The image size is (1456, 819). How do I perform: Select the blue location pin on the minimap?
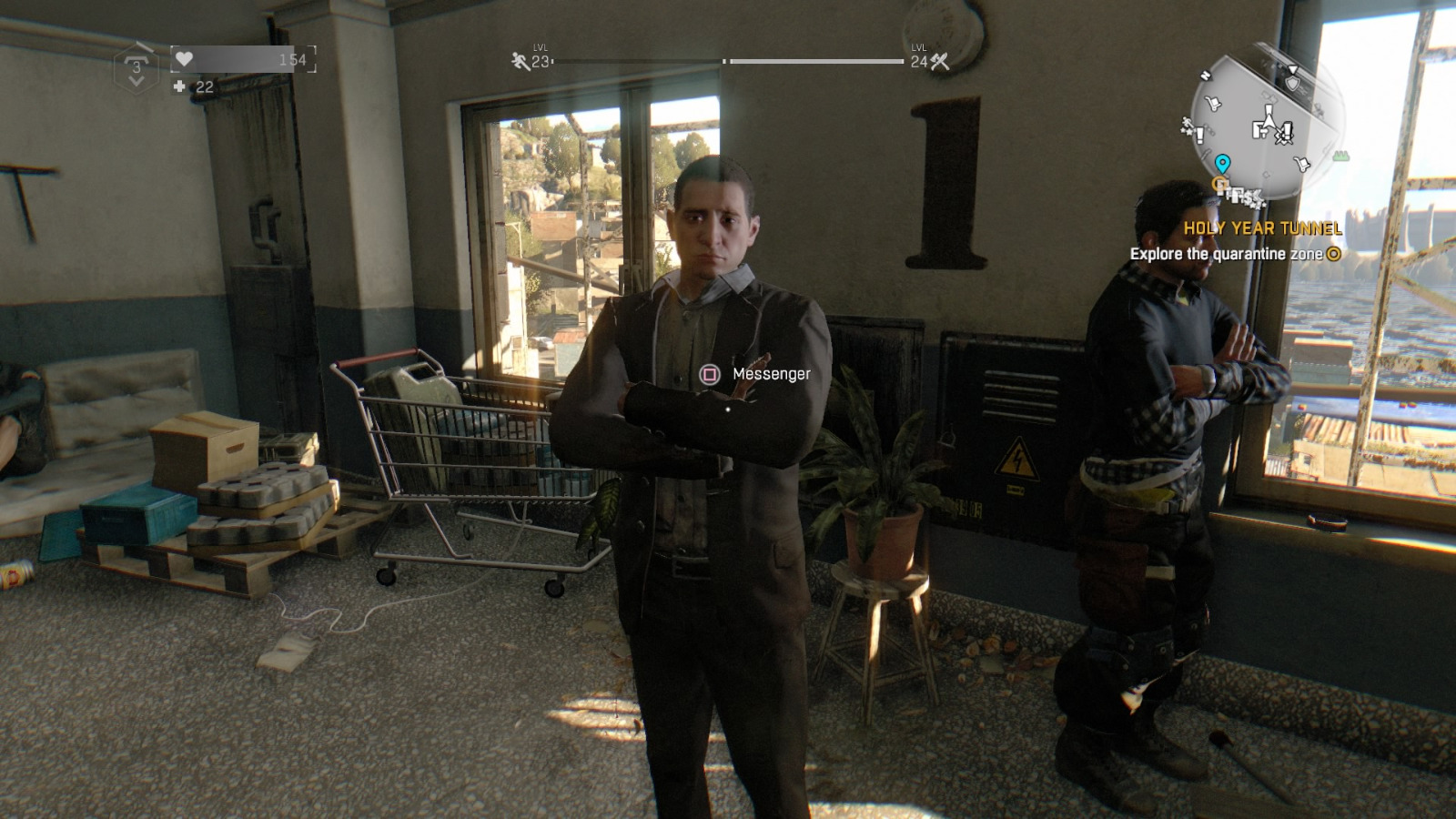(1223, 163)
